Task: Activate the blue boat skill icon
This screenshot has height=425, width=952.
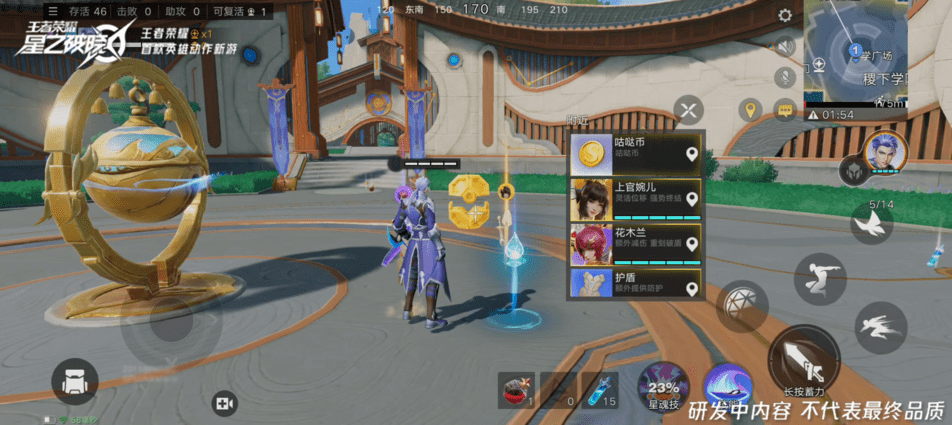Action: click(727, 385)
